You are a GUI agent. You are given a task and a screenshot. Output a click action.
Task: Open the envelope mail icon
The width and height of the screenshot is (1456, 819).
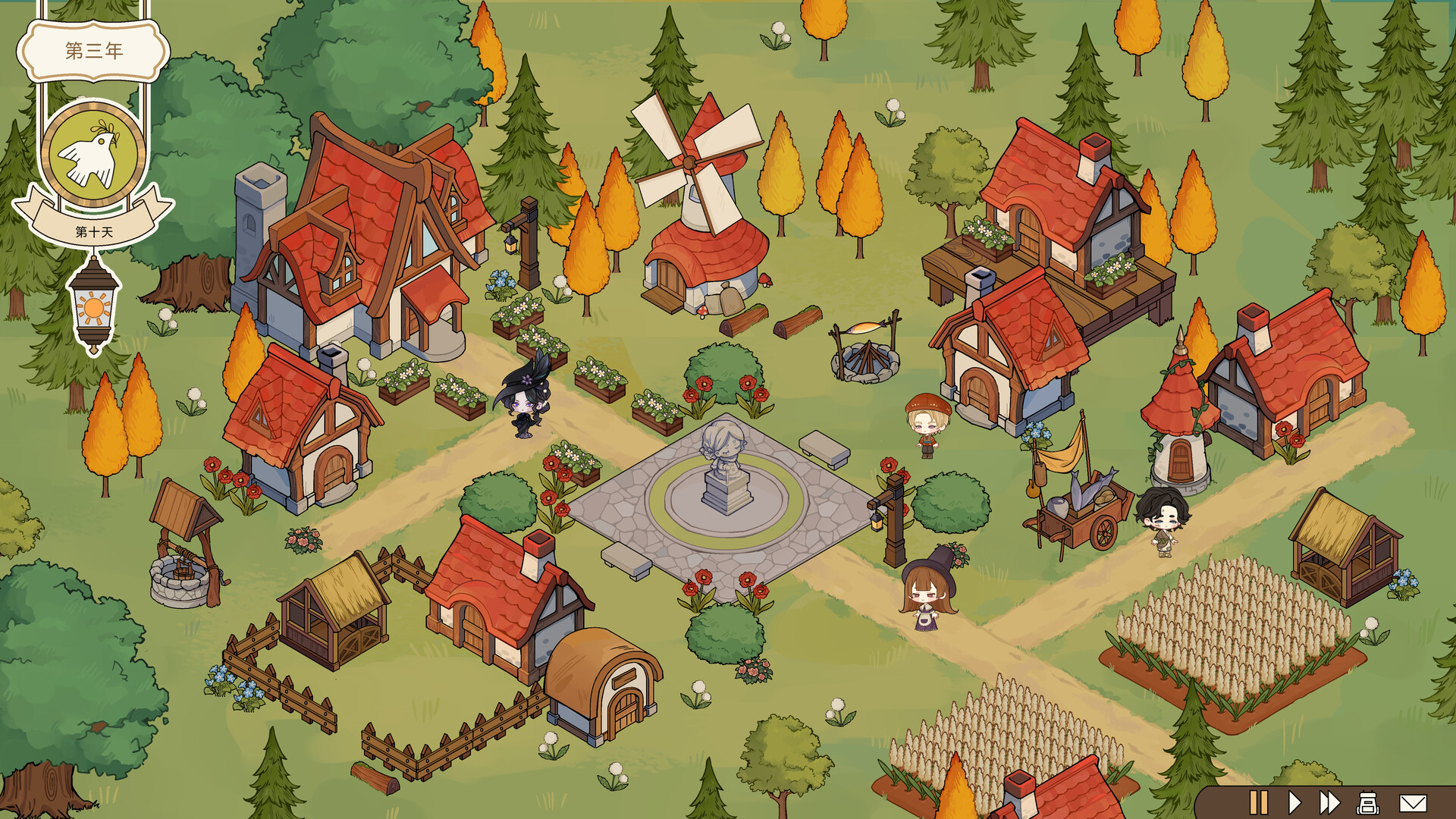click(x=1412, y=802)
